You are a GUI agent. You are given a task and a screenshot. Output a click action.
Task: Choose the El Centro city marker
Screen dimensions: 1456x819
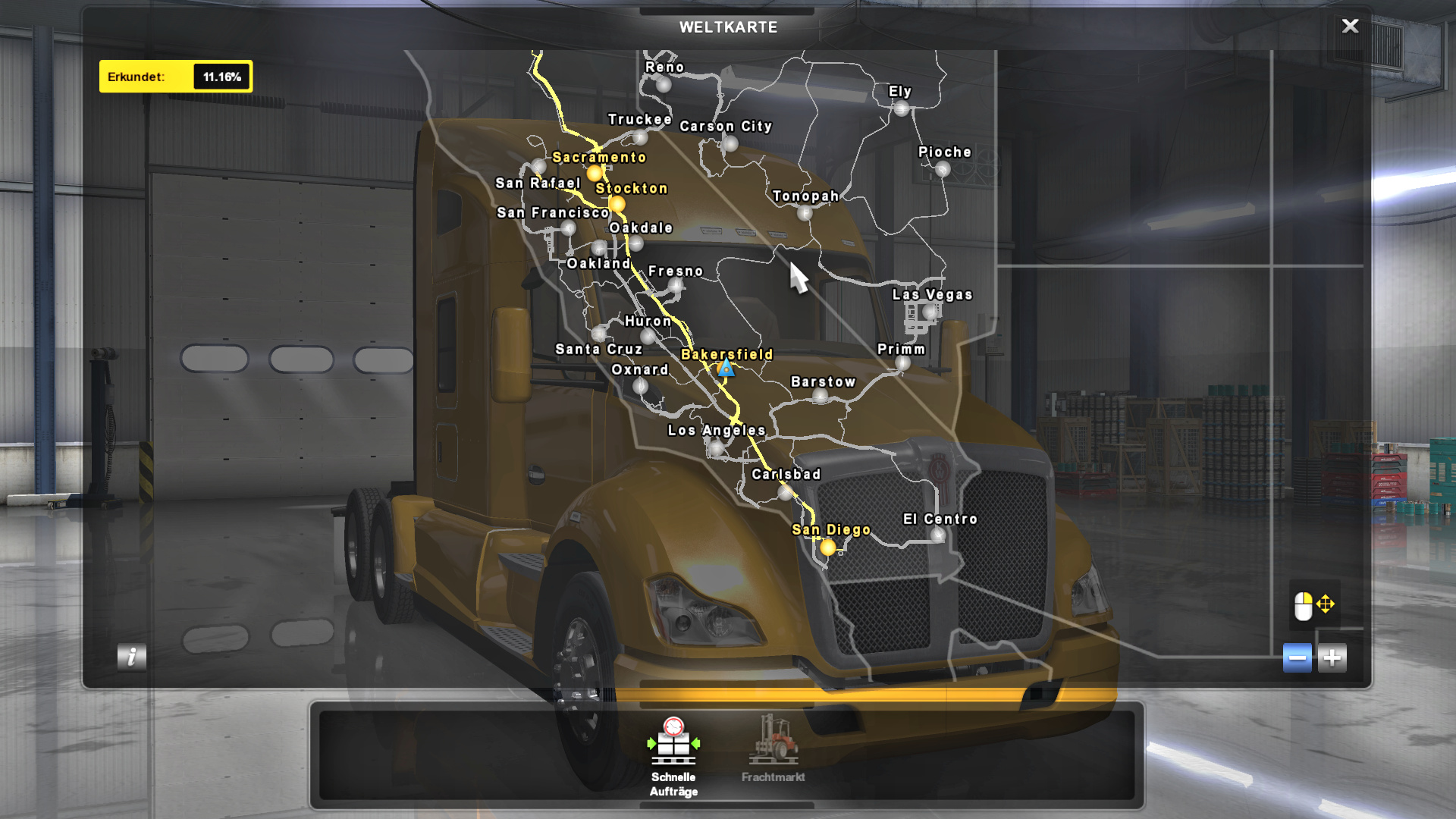[x=938, y=535]
